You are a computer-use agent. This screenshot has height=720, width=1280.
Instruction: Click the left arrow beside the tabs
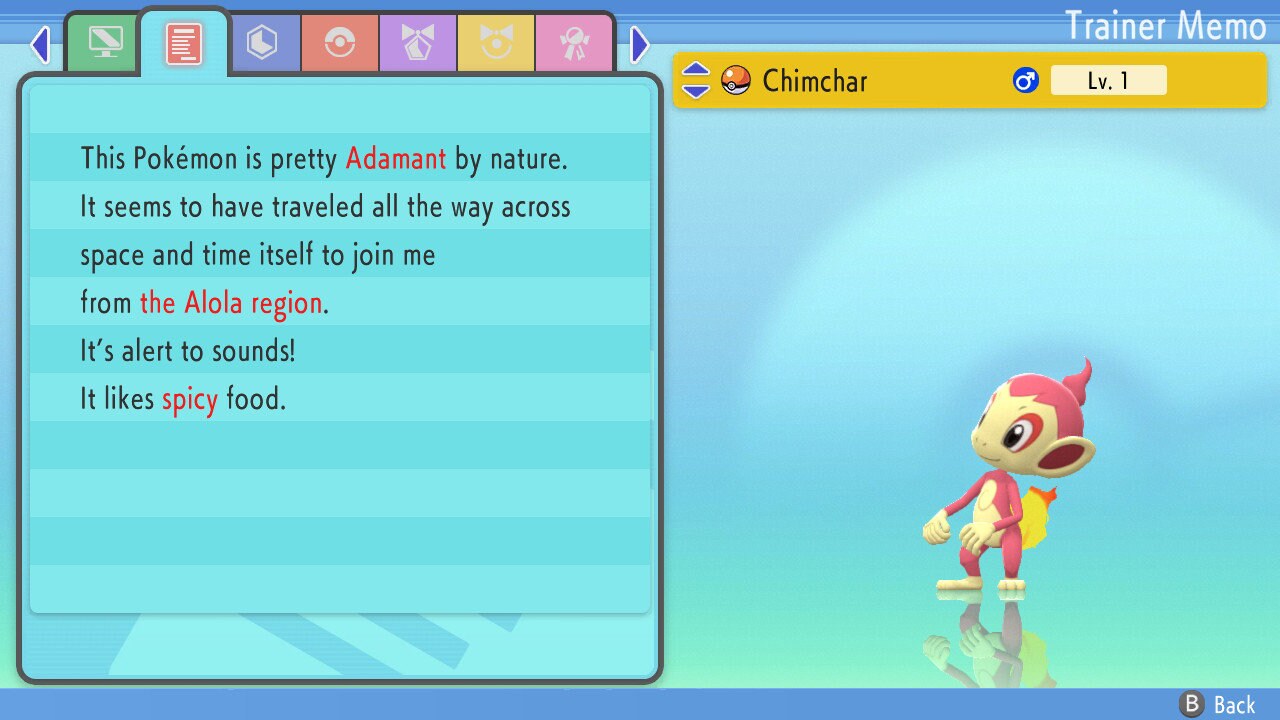click(40, 44)
